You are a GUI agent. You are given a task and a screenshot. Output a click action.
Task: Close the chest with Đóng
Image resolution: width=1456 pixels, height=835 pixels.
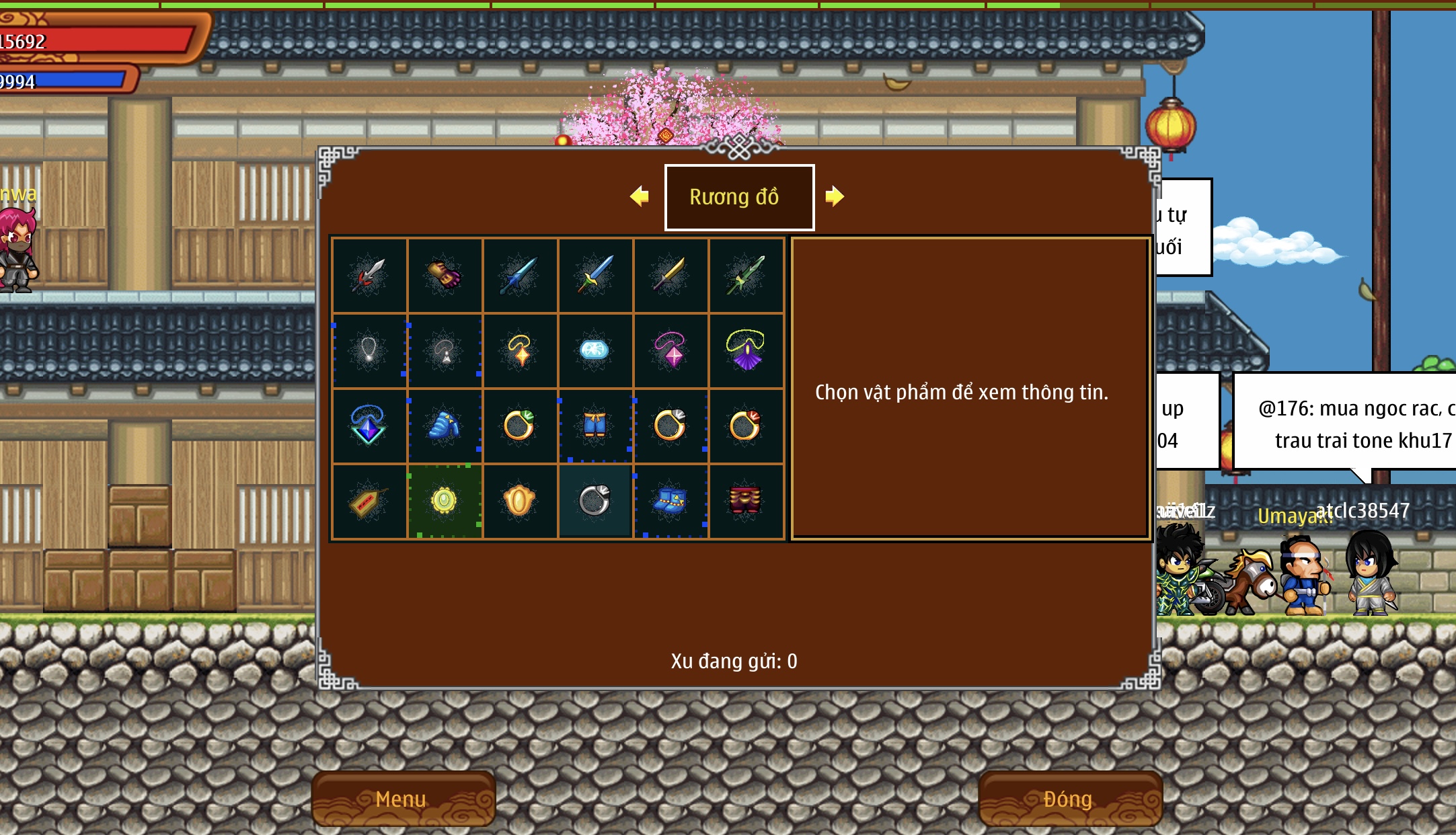coord(1069,799)
